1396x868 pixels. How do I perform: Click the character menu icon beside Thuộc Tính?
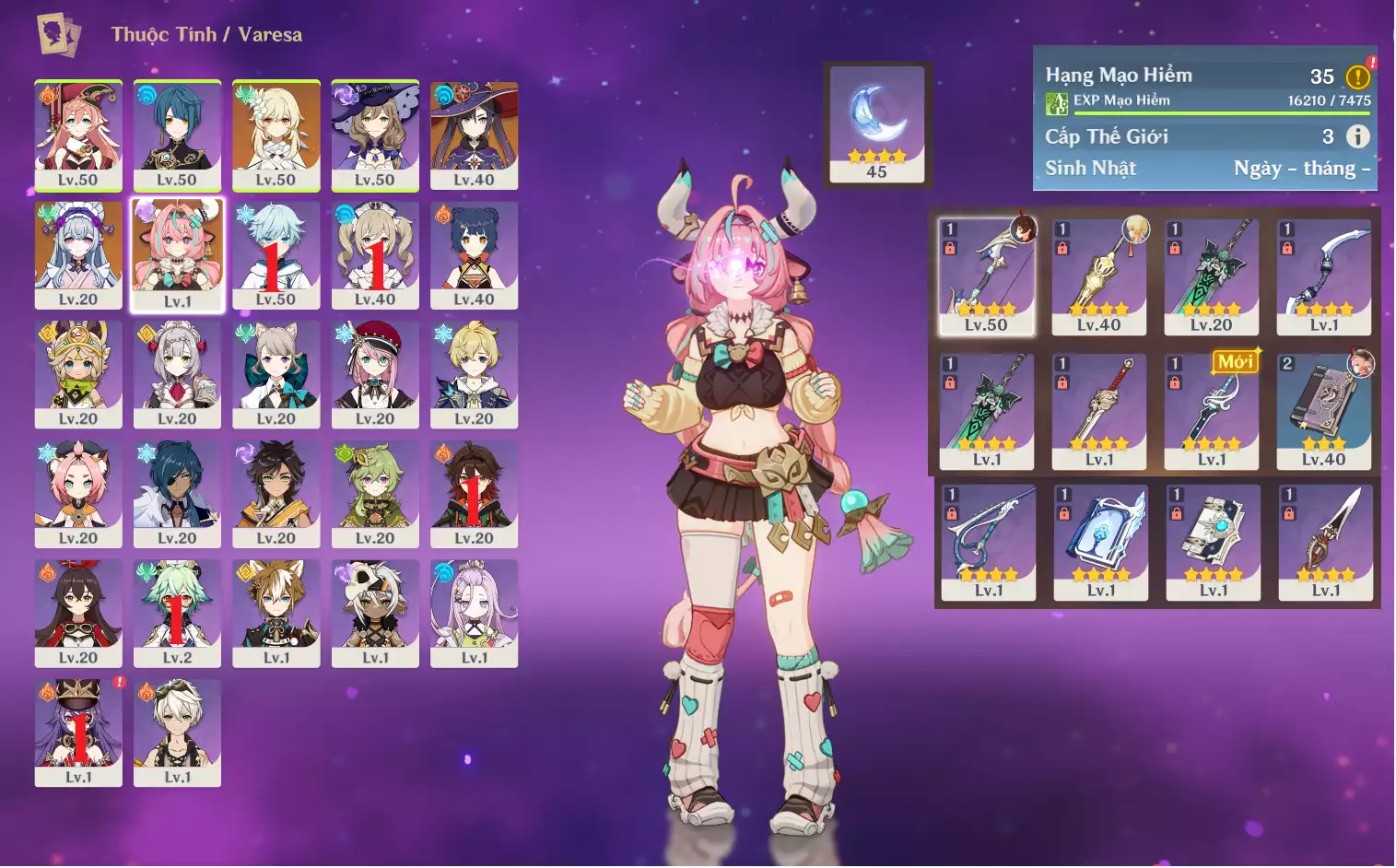tap(58, 35)
